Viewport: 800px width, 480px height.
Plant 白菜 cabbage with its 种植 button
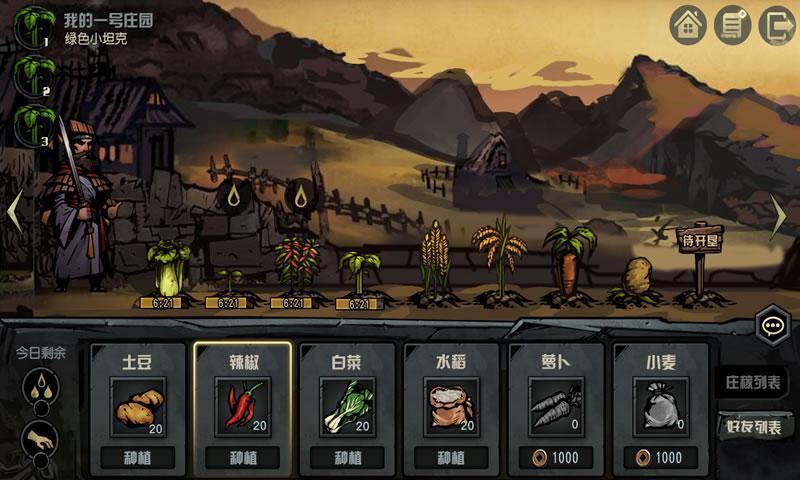346,458
